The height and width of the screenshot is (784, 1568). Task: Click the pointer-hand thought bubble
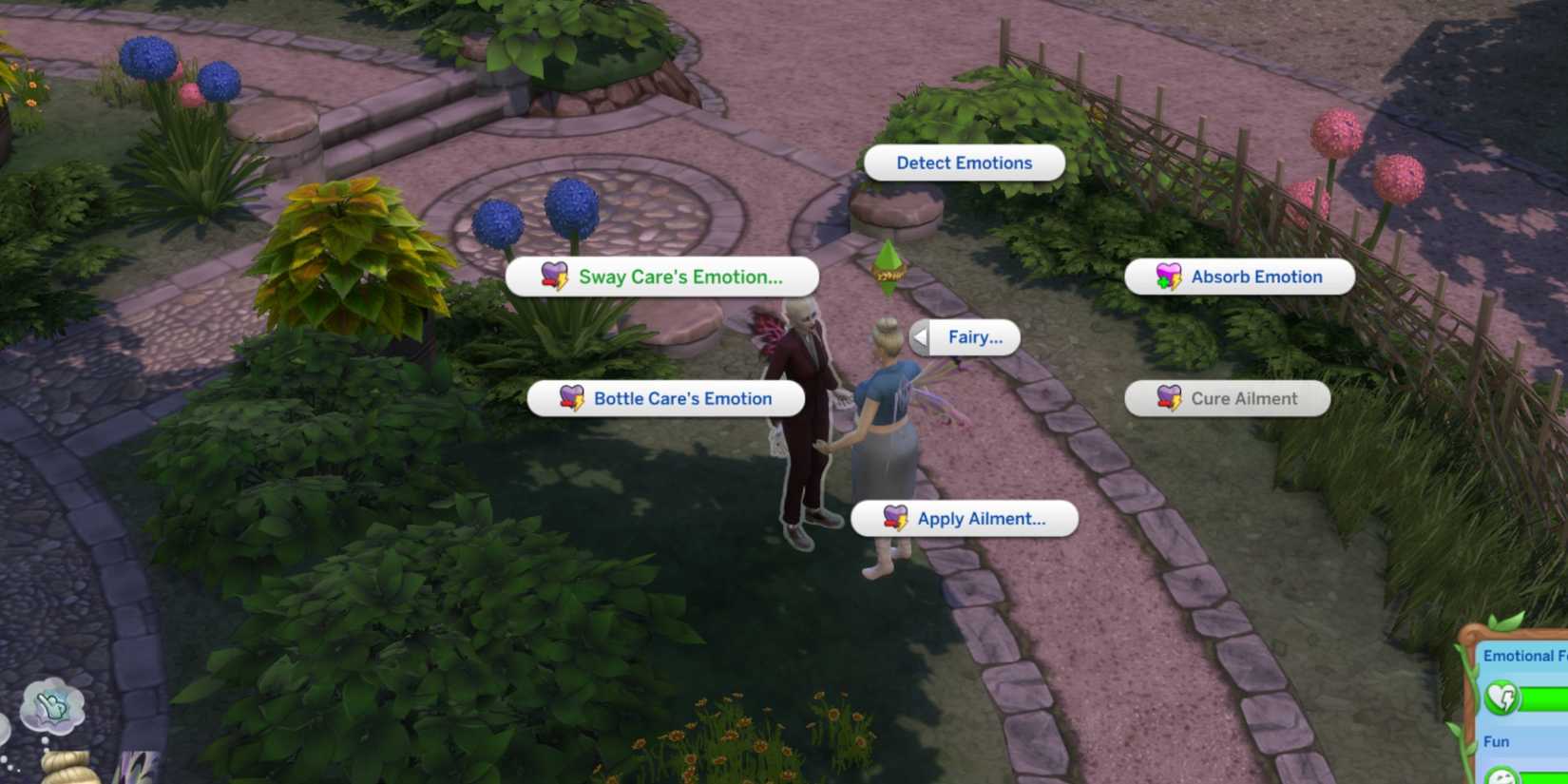(x=50, y=706)
